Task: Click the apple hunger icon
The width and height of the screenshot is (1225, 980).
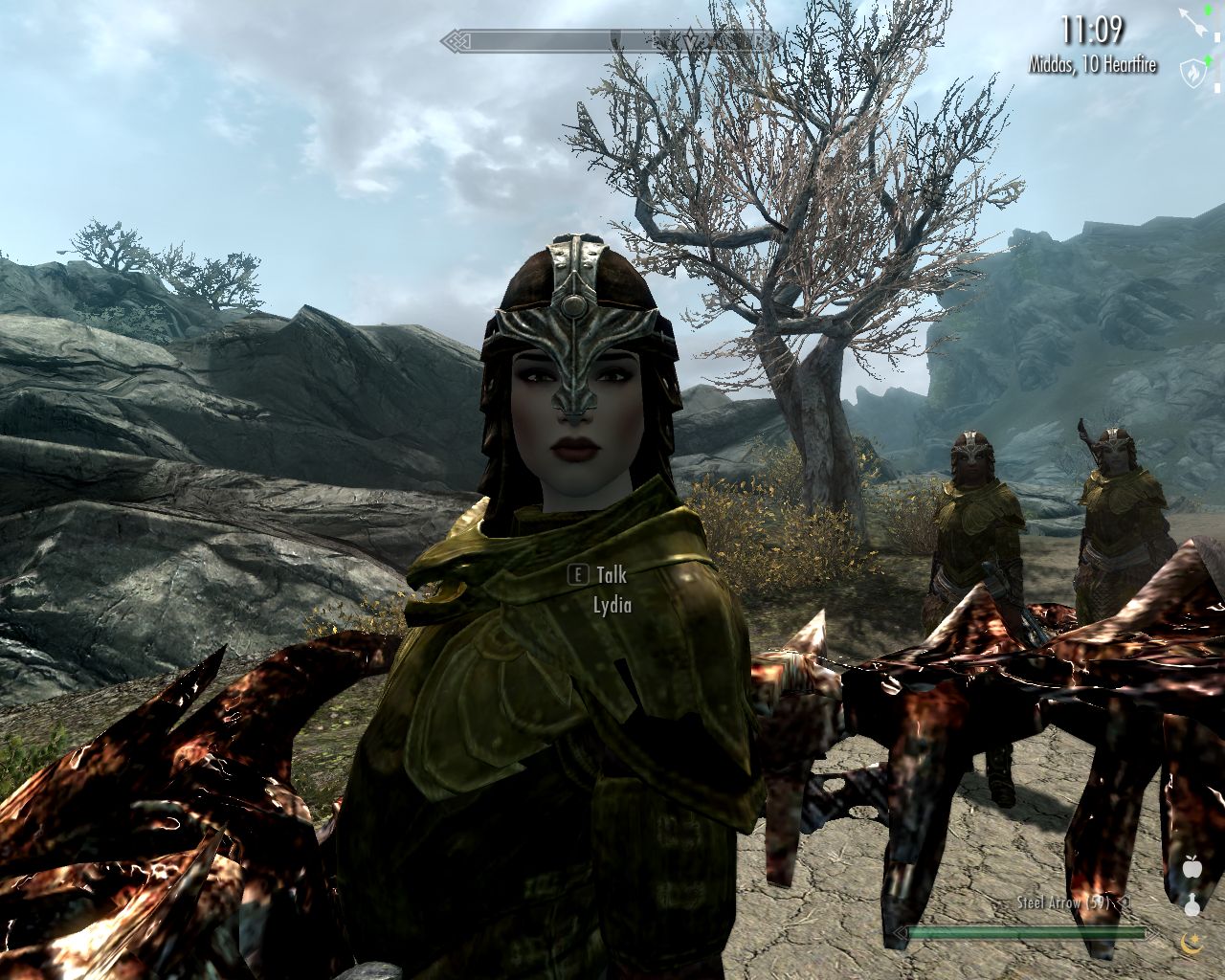Action: tap(1192, 868)
